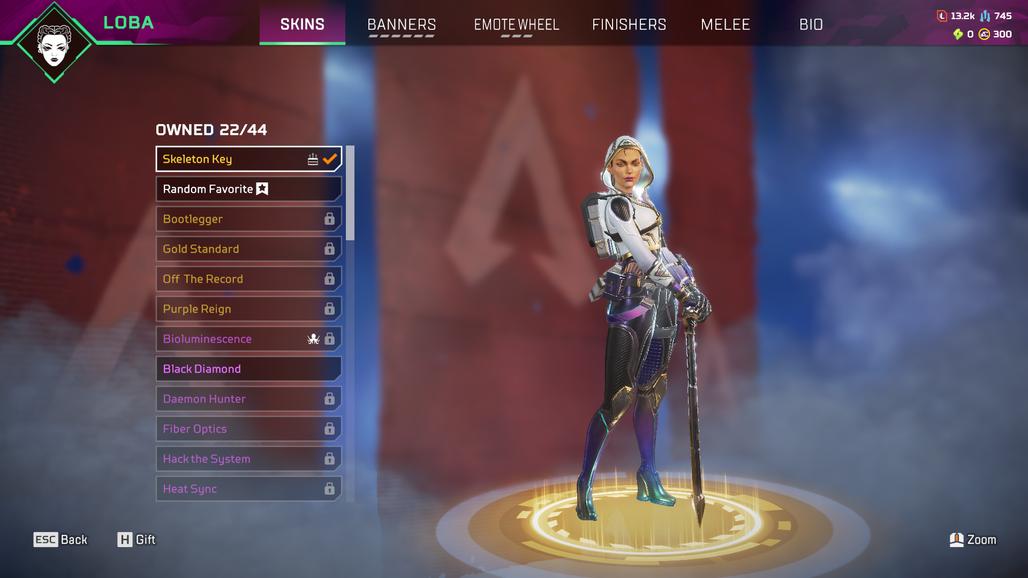Click the Loba legend portrait icon
Screen dimensions: 1028x578
(x=54, y=42)
